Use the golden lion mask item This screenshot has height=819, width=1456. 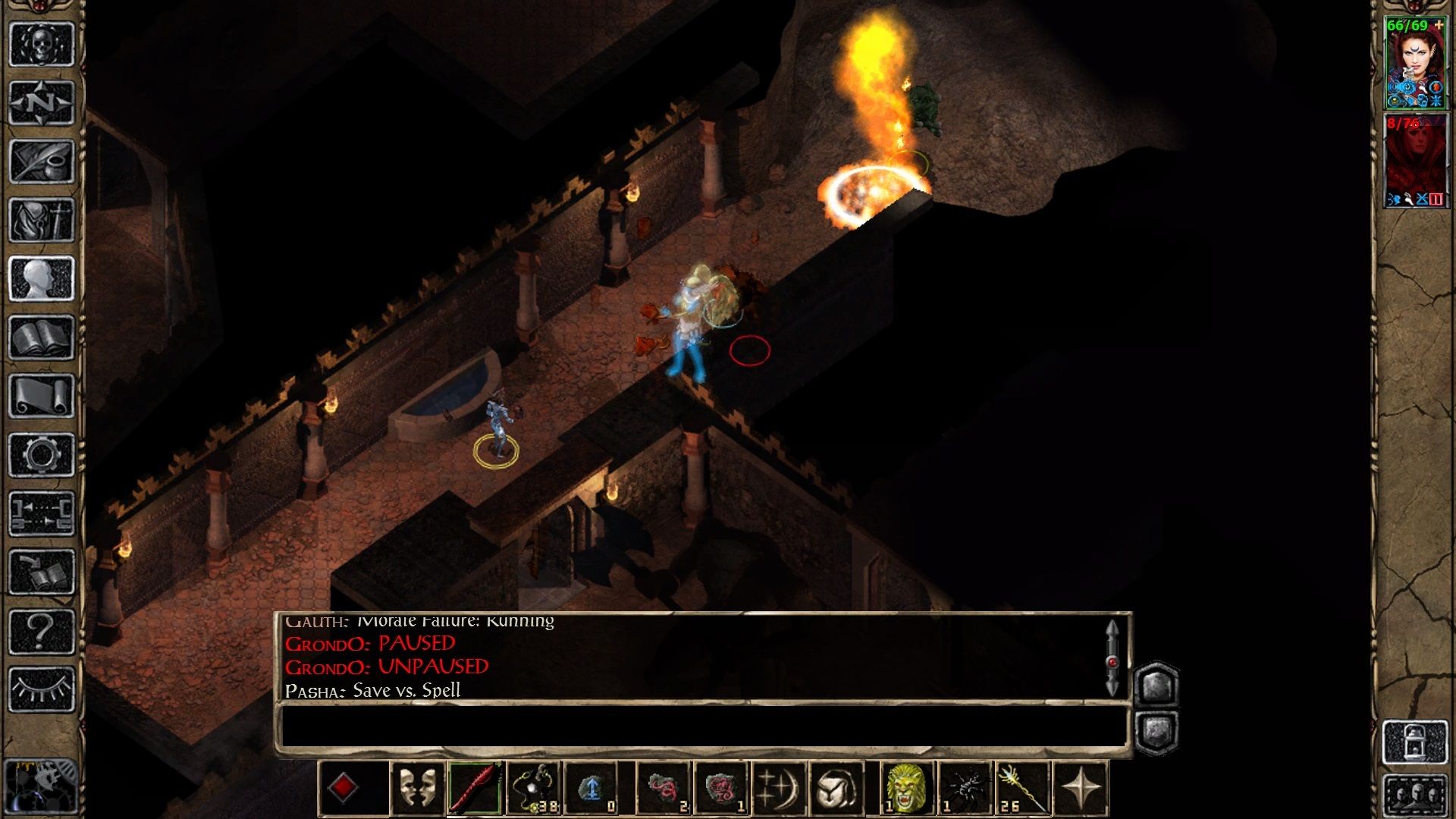[x=906, y=788]
